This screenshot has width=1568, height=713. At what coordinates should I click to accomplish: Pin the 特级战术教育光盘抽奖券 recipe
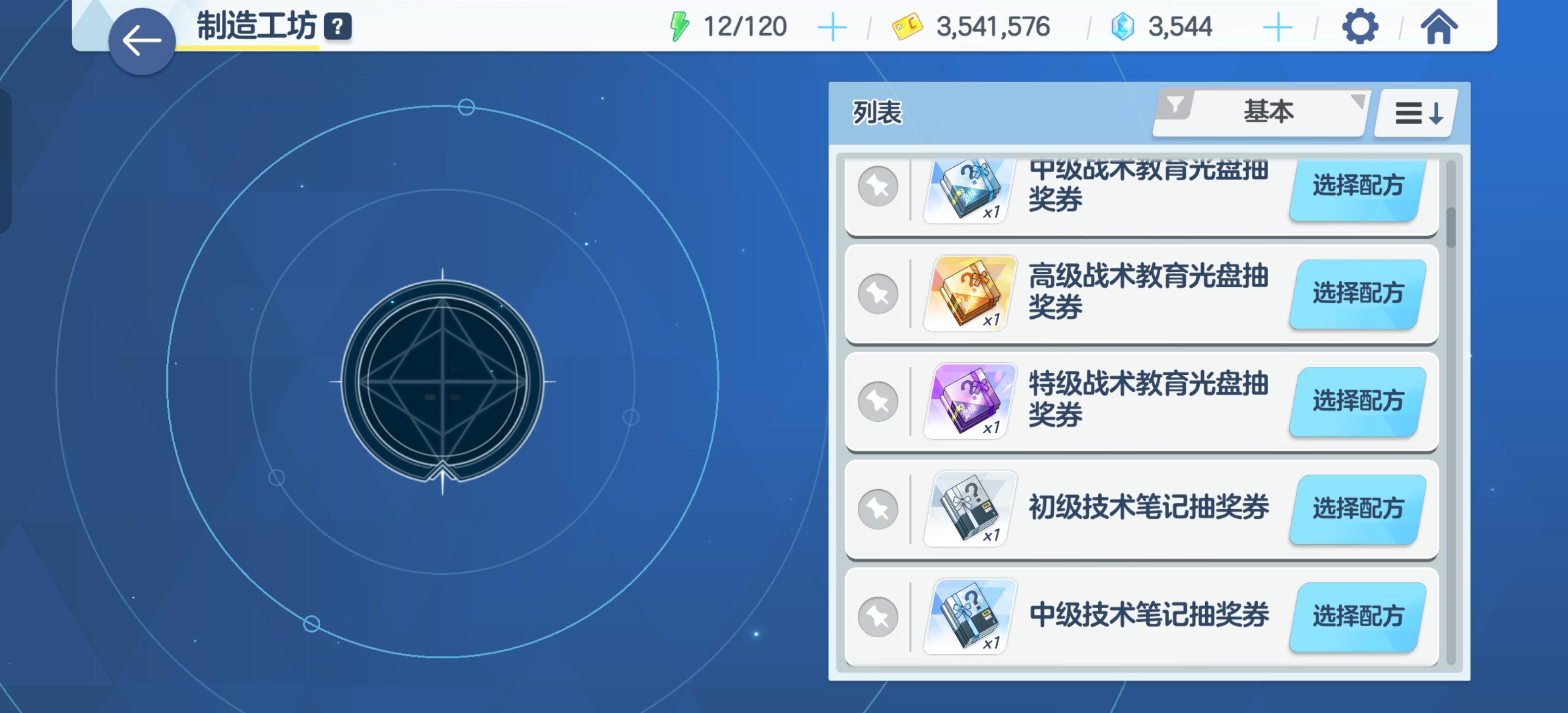coord(879,401)
